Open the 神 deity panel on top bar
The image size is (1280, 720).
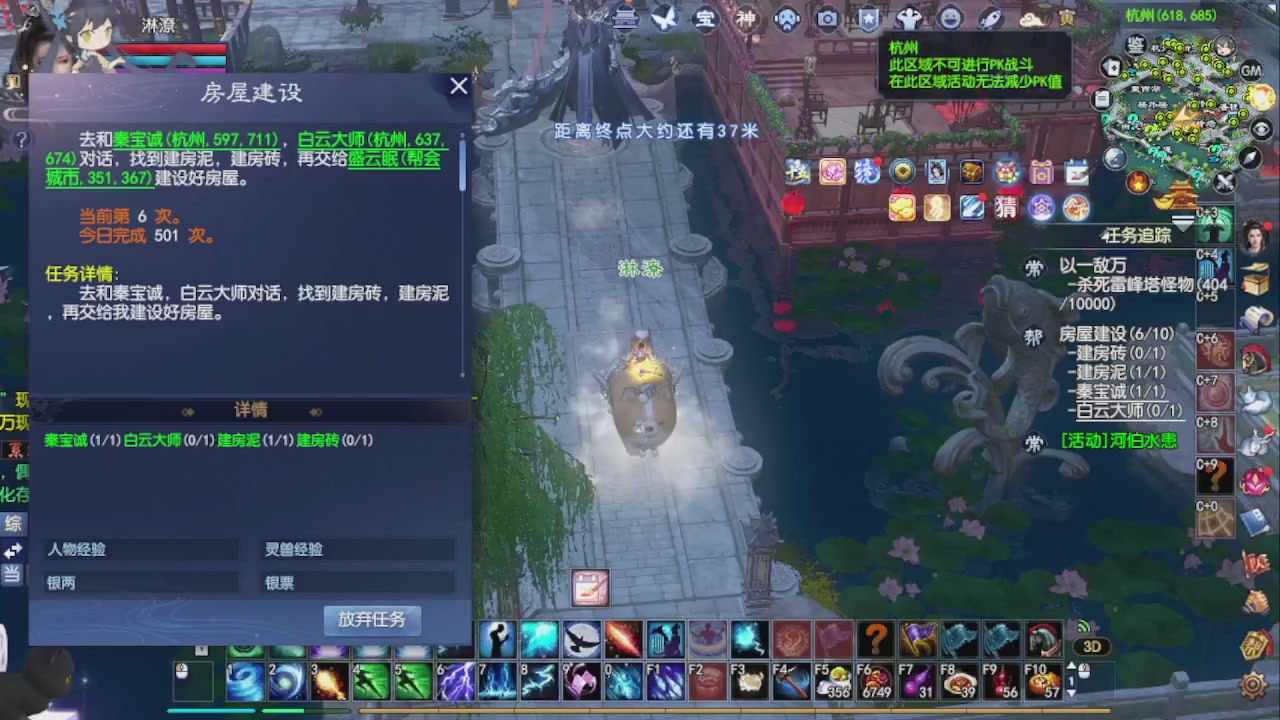(747, 19)
